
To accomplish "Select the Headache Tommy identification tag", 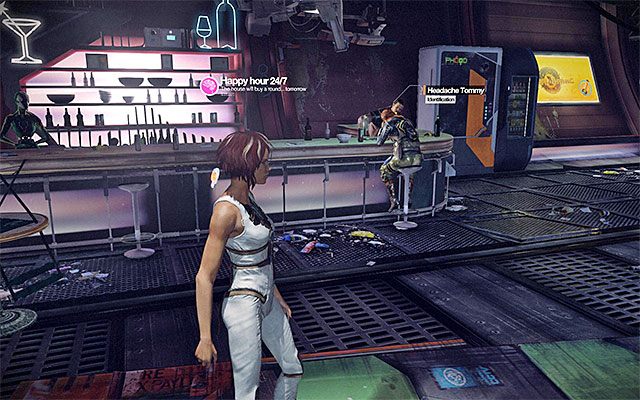I will [x=454, y=93].
